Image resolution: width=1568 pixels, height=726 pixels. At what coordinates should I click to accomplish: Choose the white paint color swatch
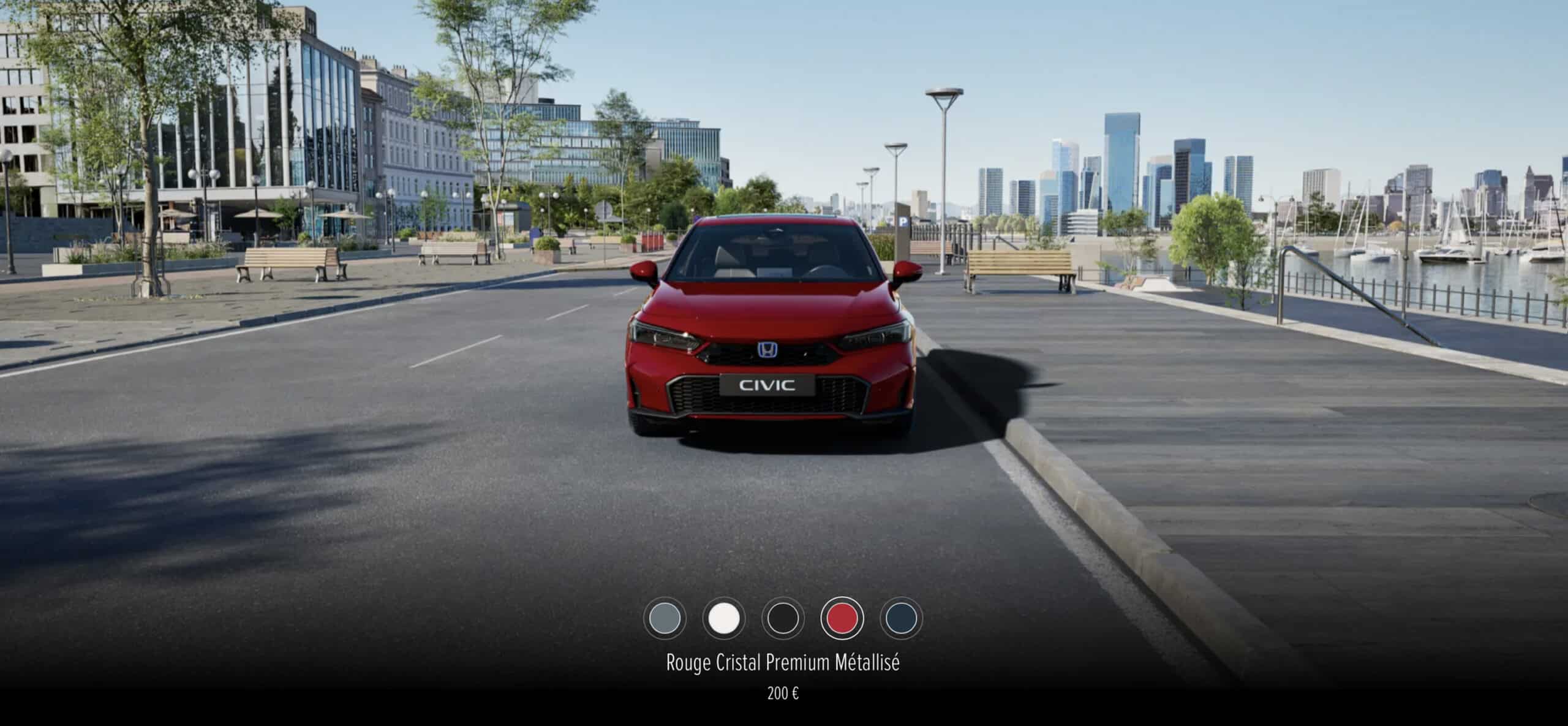pyautogui.click(x=723, y=618)
